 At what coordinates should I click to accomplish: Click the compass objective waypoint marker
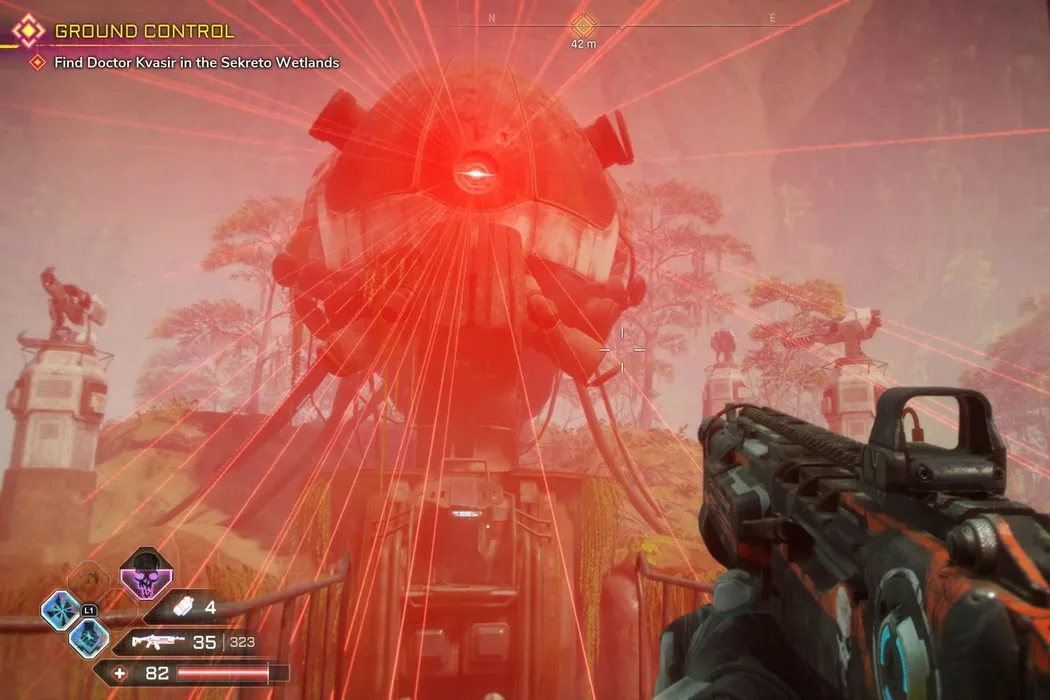tap(582, 25)
